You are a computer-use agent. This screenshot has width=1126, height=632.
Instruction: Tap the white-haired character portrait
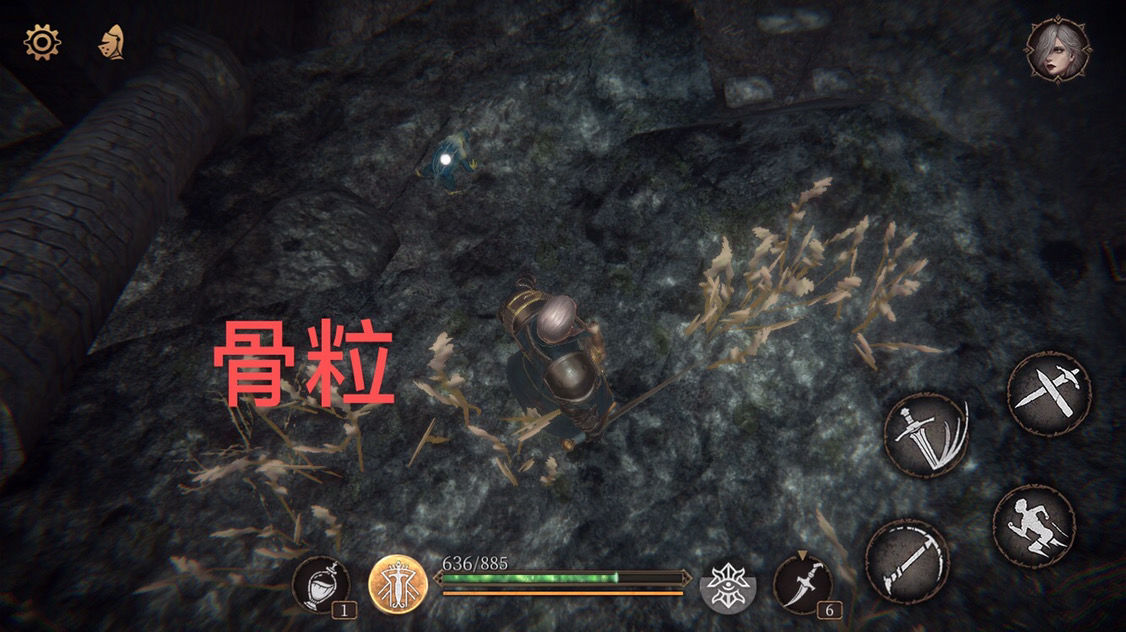click(x=1058, y=49)
